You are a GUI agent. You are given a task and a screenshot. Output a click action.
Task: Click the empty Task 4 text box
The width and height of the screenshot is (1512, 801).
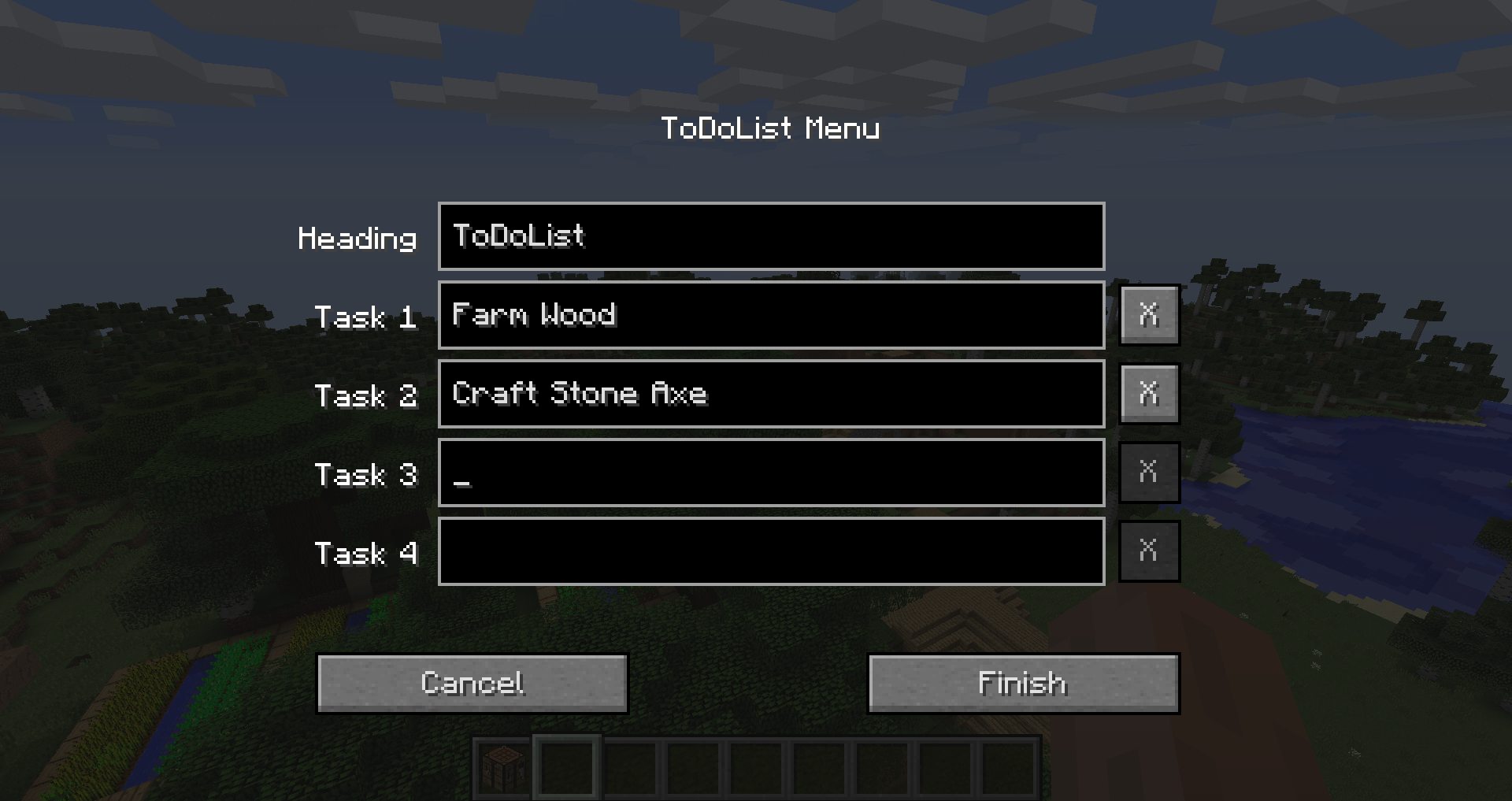770,552
